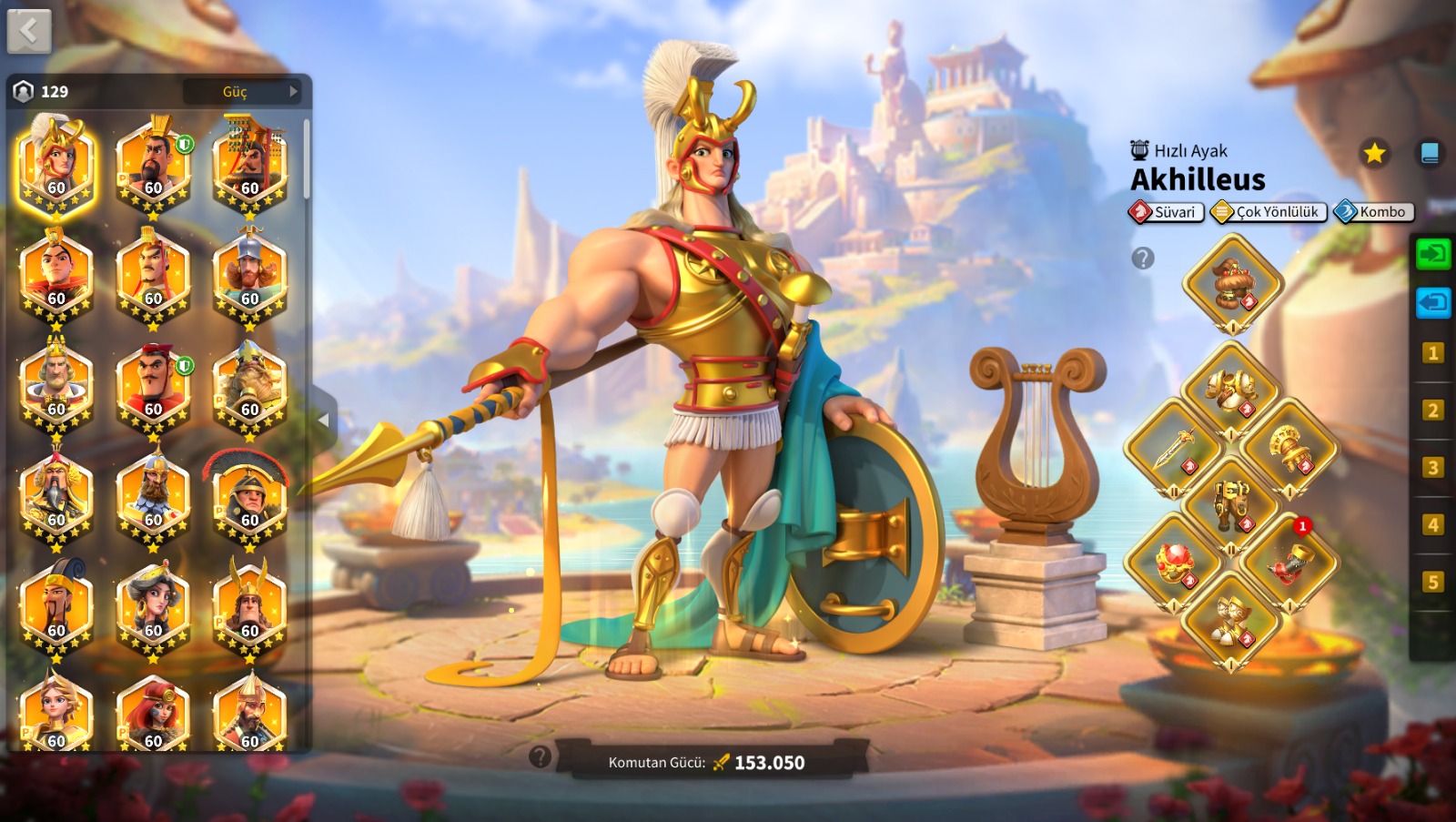Open the horn accessory slot with notification

coord(1290,562)
